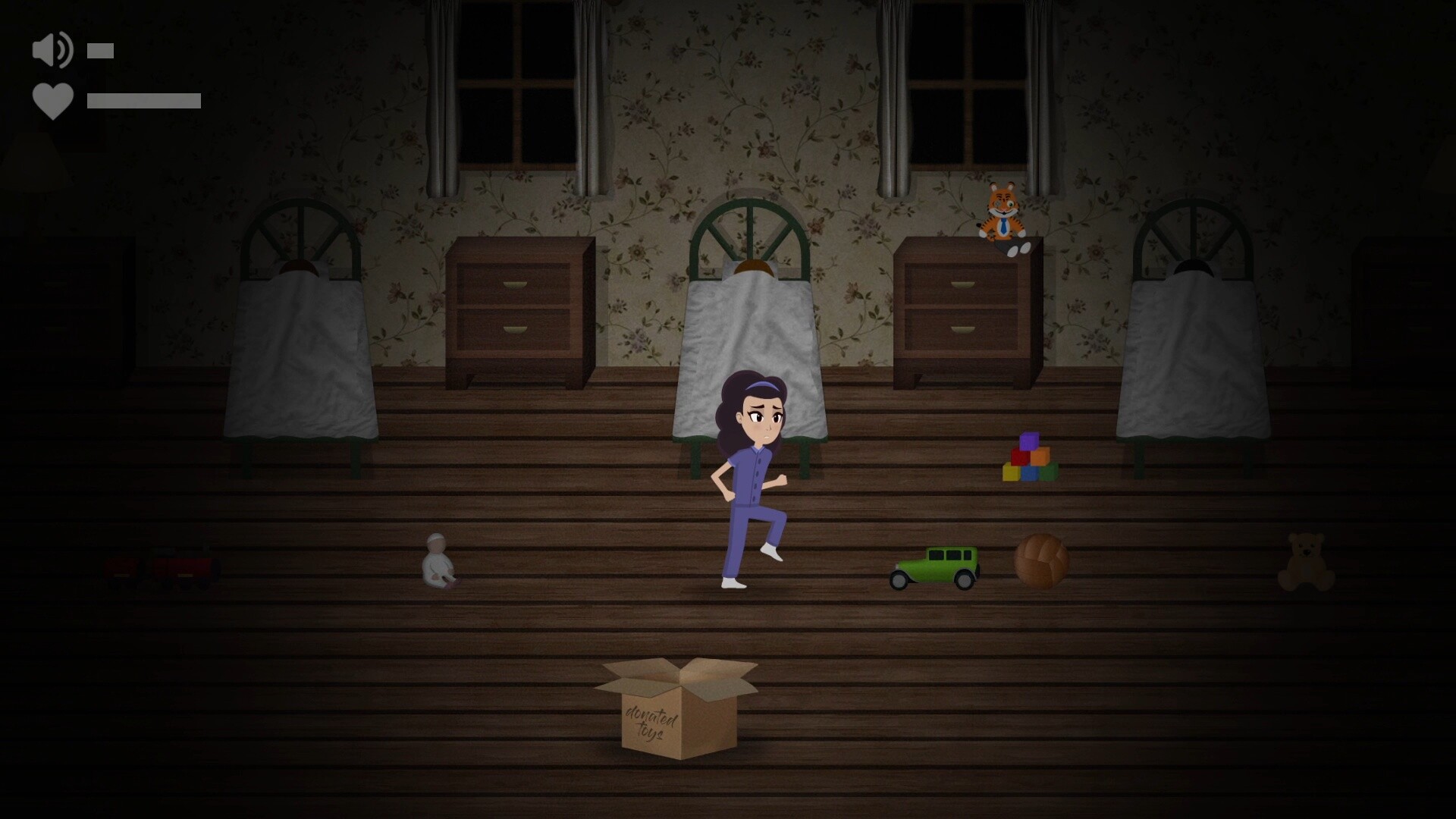The width and height of the screenshot is (1456, 819).
Task: Mute the game audio via the speaker
Action: [x=51, y=50]
